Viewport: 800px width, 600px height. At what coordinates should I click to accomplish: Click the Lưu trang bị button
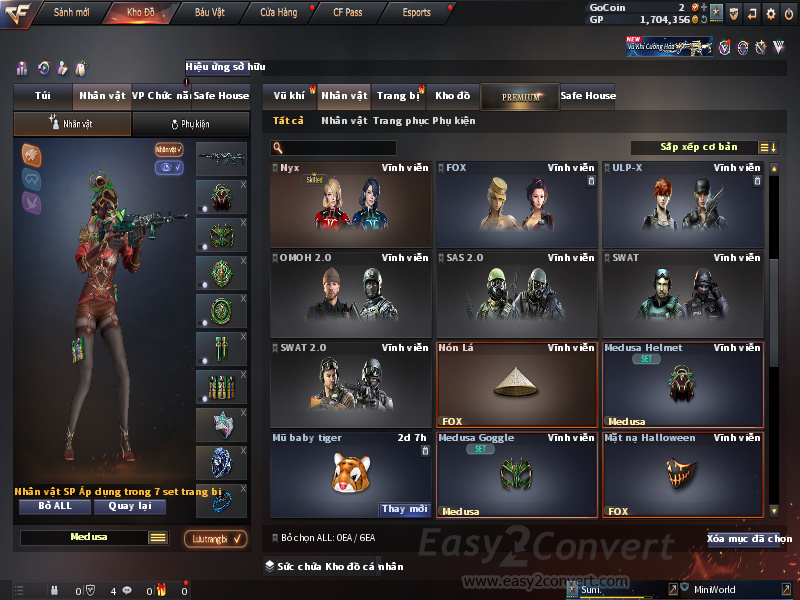point(216,539)
